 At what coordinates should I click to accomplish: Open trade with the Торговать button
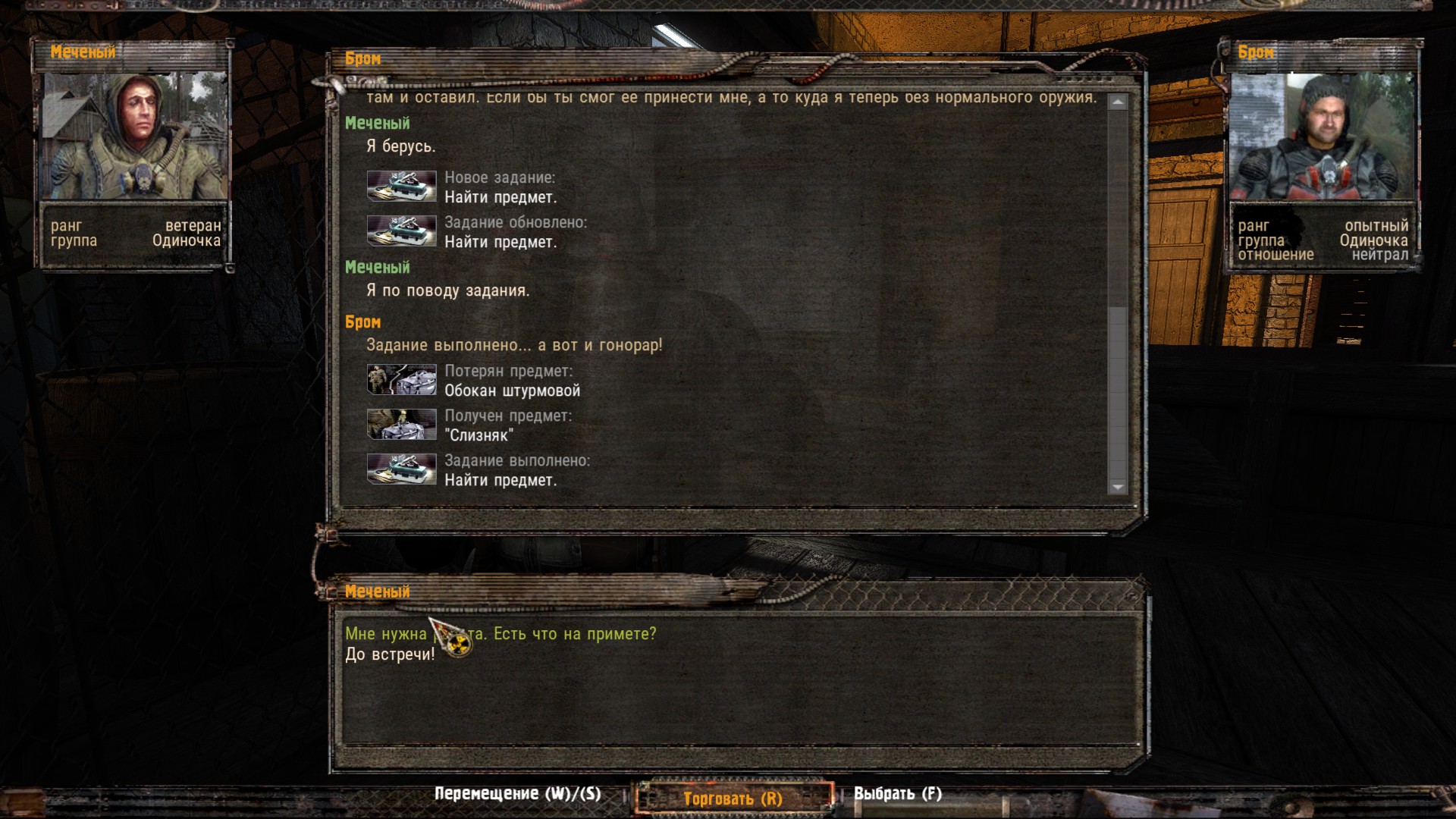(x=733, y=798)
